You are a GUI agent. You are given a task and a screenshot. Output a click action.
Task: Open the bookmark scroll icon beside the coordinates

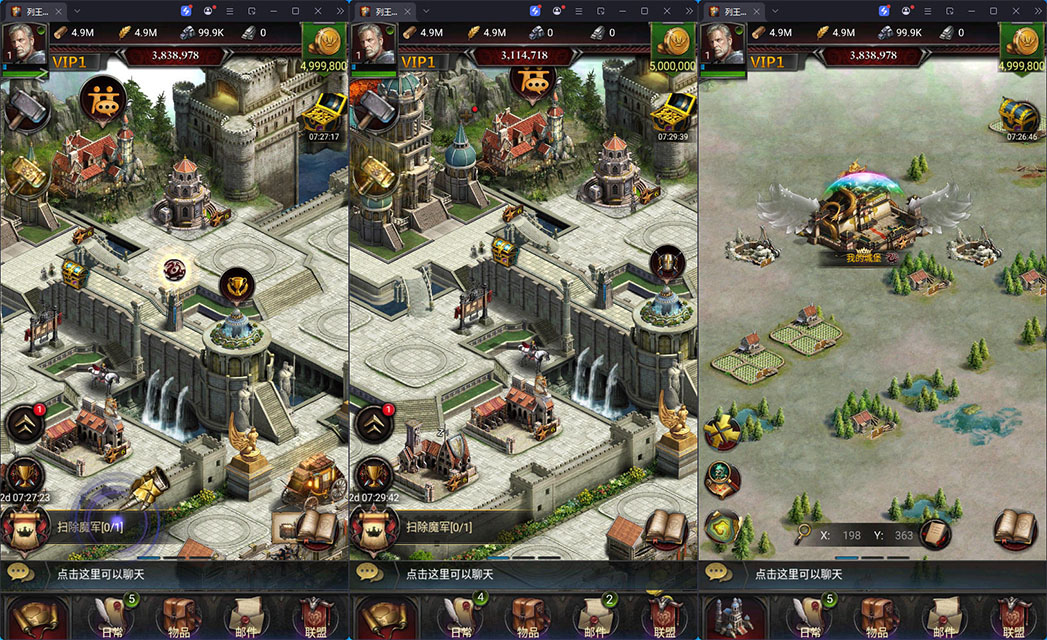coord(935,534)
